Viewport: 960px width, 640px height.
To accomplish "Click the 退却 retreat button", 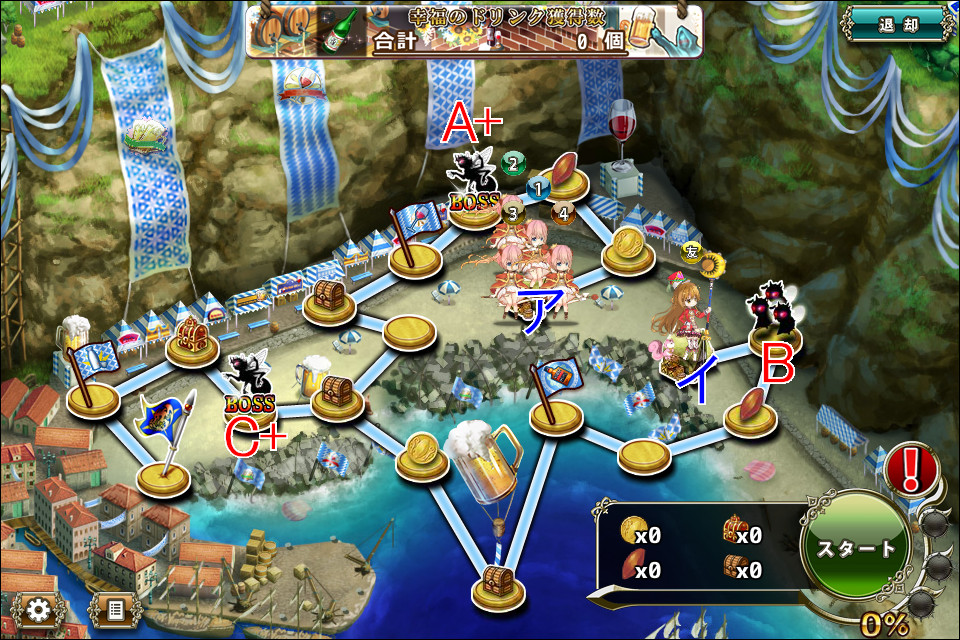I will click(x=898, y=24).
